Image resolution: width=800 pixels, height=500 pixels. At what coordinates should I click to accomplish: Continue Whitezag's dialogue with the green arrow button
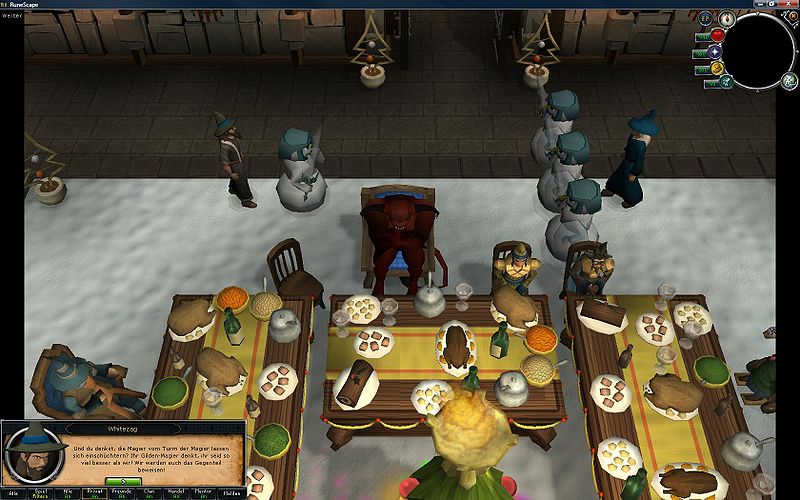124,483
